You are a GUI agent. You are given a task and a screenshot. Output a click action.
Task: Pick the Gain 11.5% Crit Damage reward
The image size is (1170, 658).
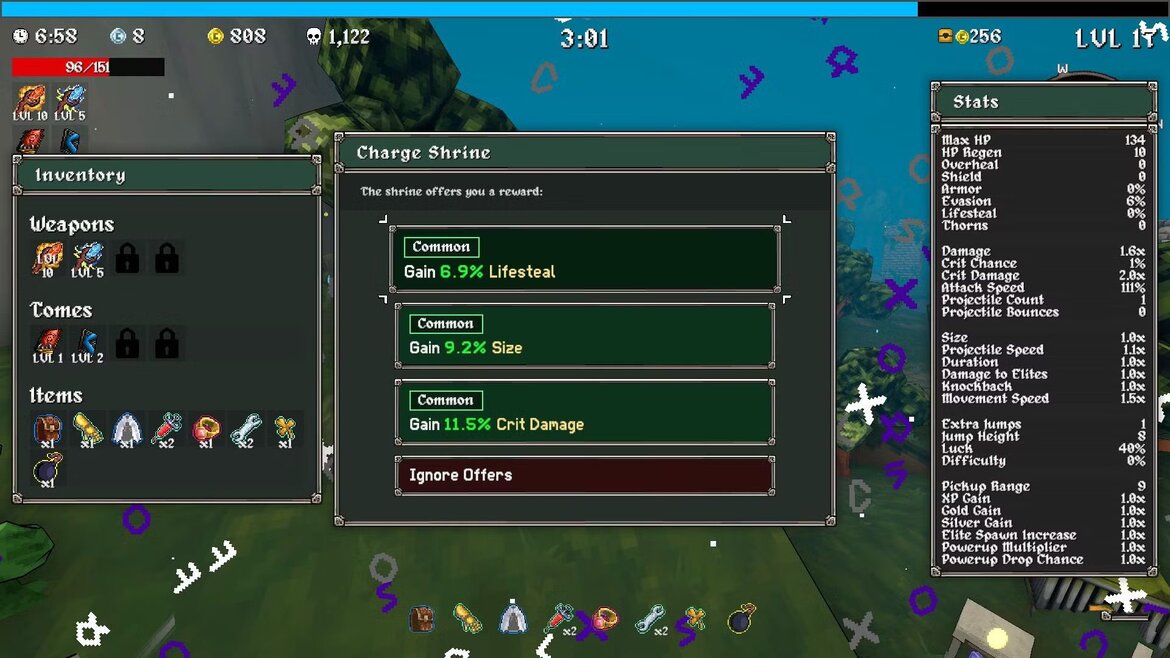point(584,412)
